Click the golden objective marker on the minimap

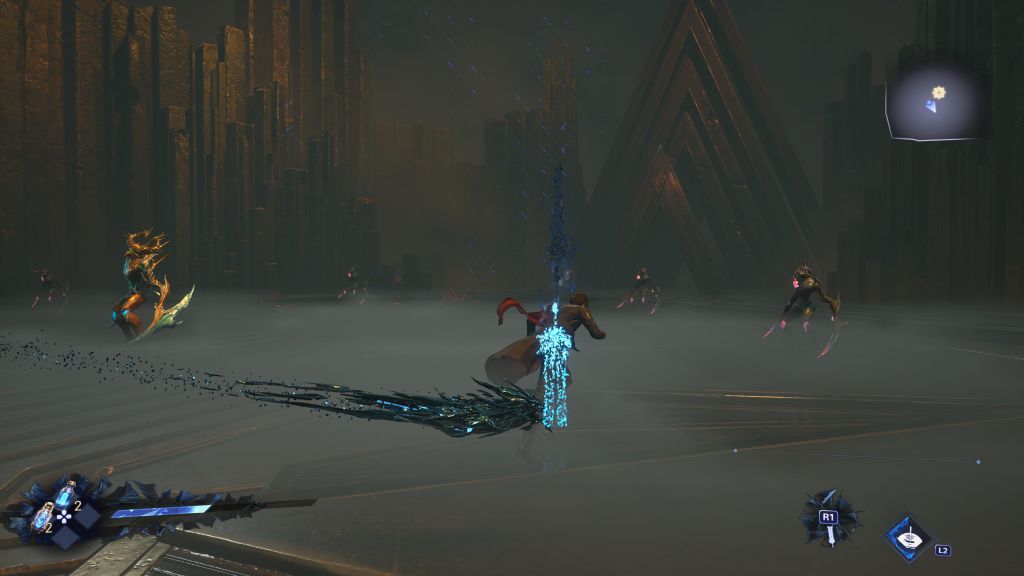tap(939, 92)
